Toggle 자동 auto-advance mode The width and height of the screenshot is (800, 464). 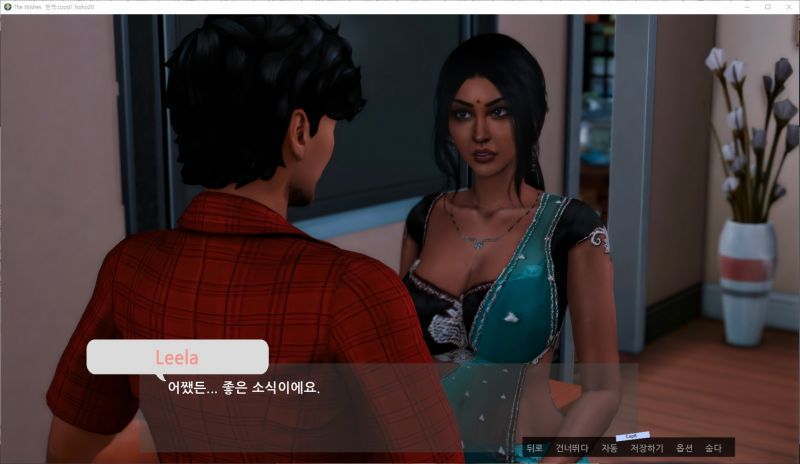click(x=609, y=449)
